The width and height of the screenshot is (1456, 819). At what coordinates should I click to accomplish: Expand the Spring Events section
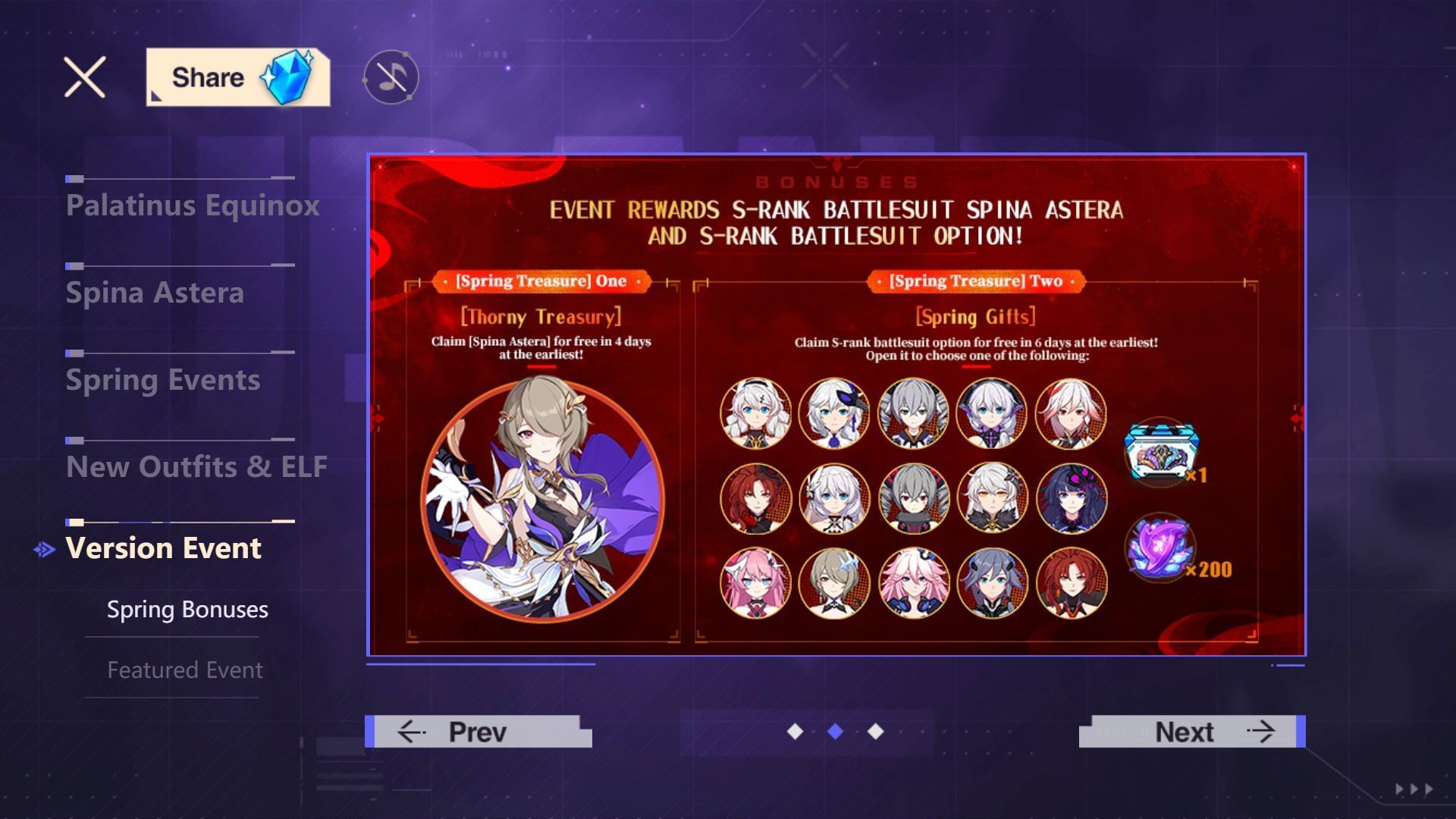pos(163,380)
